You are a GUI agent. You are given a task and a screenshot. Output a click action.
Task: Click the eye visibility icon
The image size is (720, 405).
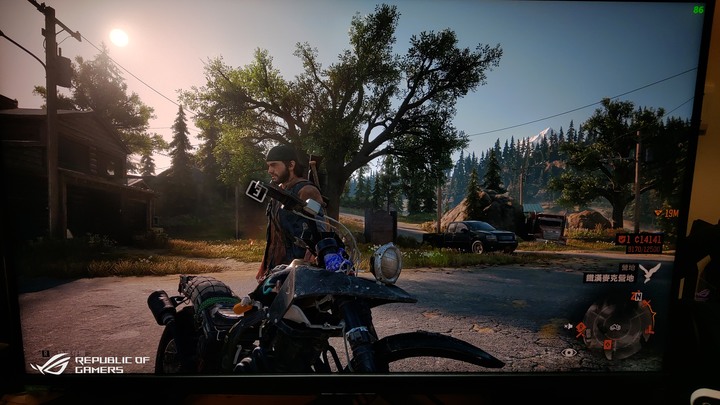[570, 352]
